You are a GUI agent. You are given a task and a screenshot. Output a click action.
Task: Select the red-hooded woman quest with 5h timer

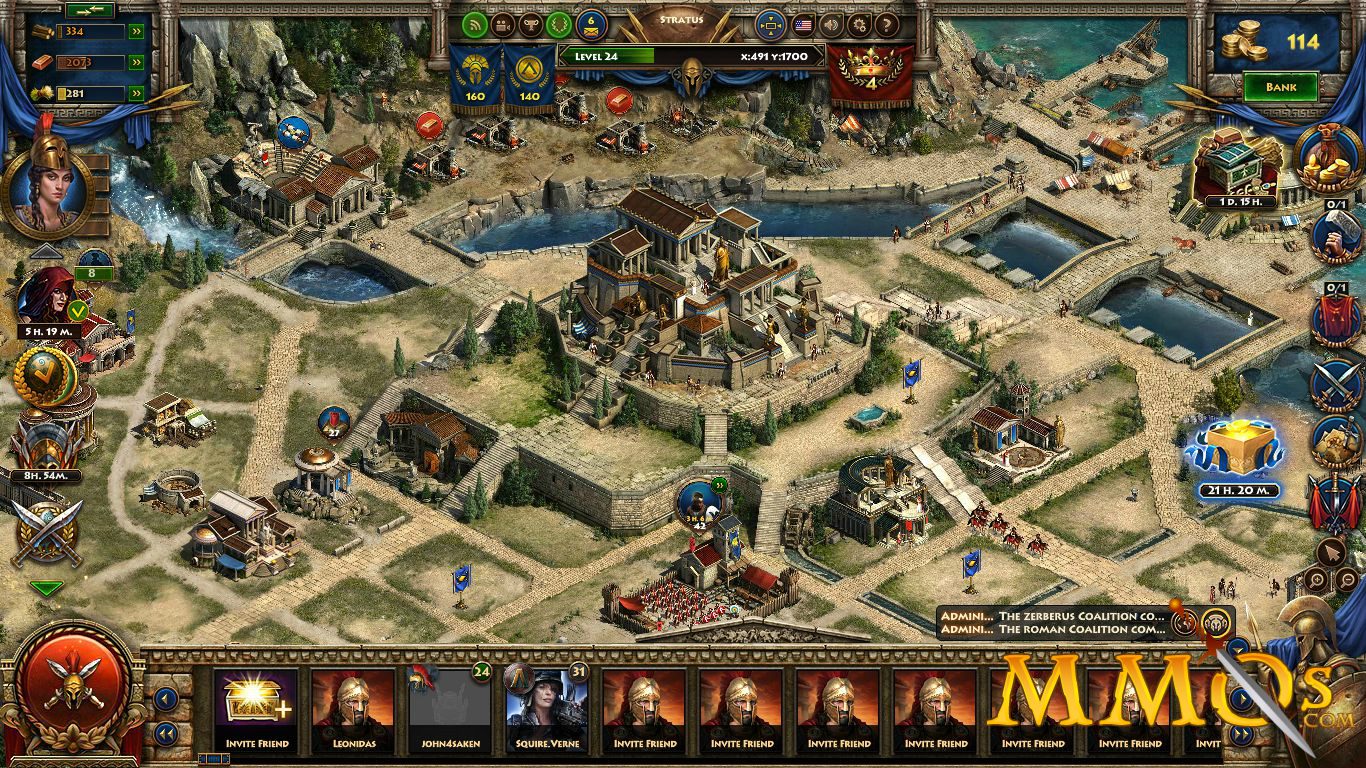[x=47, y=297]
